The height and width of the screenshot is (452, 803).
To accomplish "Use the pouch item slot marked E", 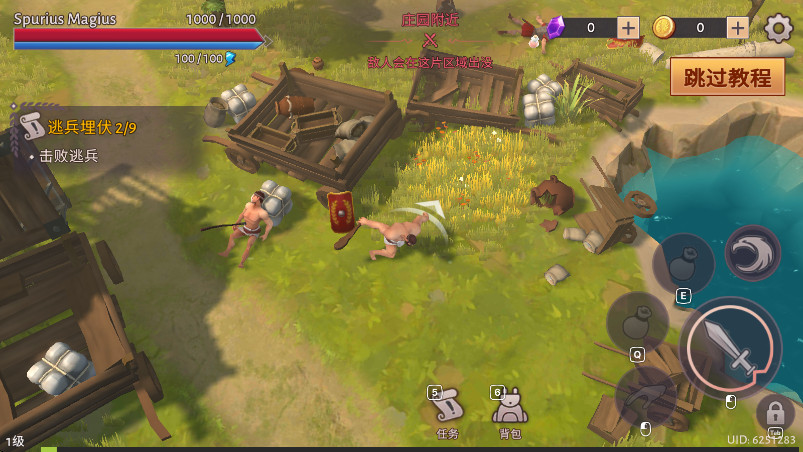I will coord(683,264).
